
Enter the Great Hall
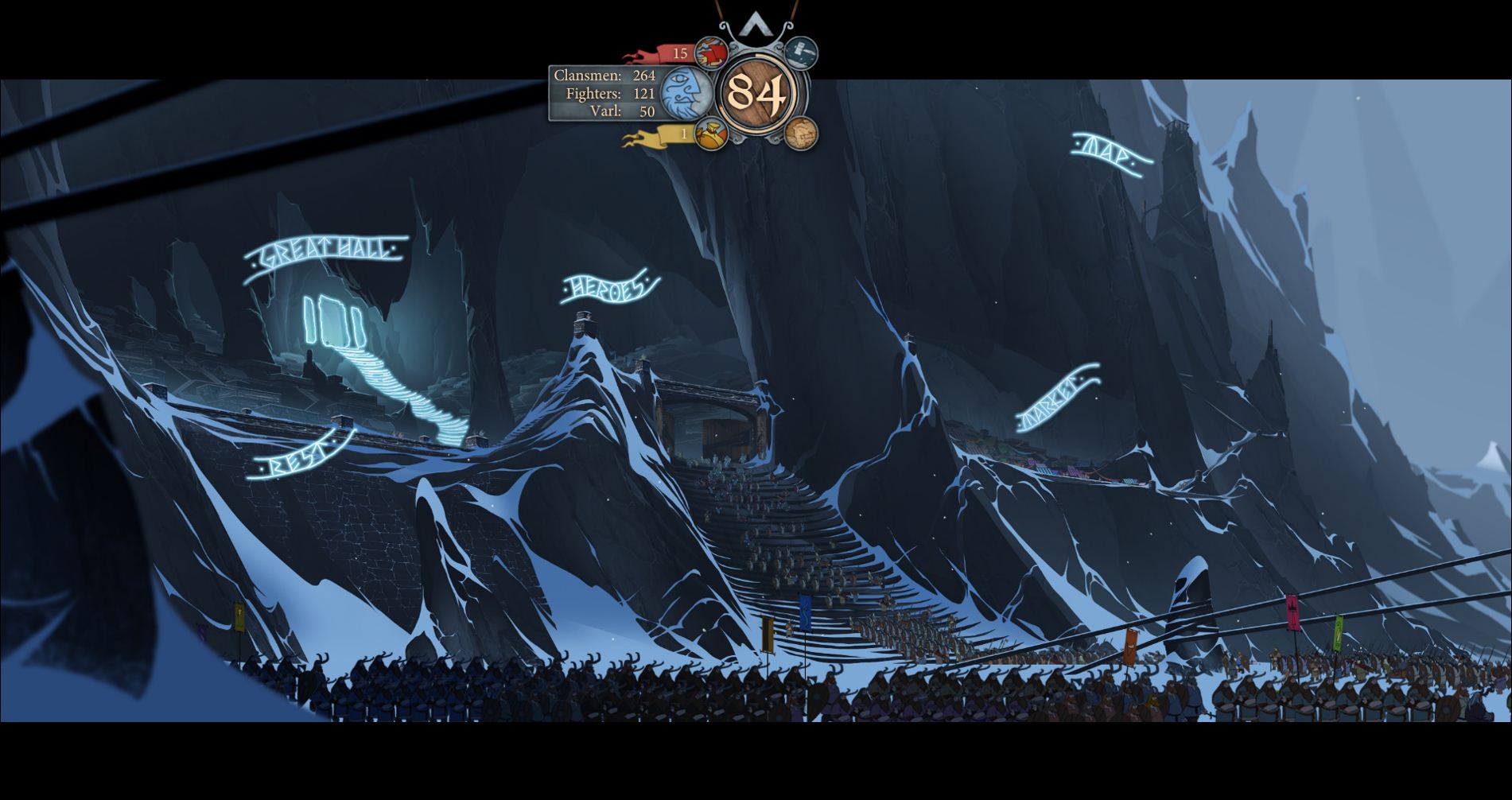click(326, 254)
